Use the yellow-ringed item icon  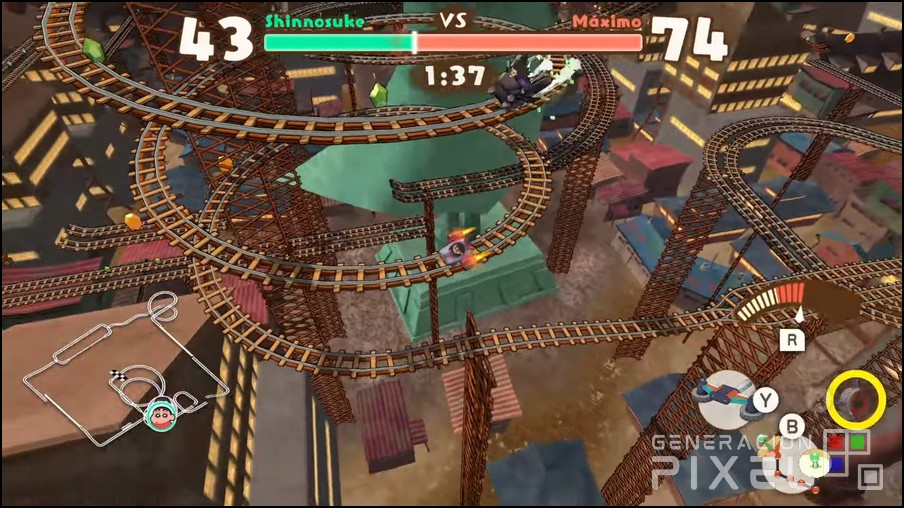855,399
